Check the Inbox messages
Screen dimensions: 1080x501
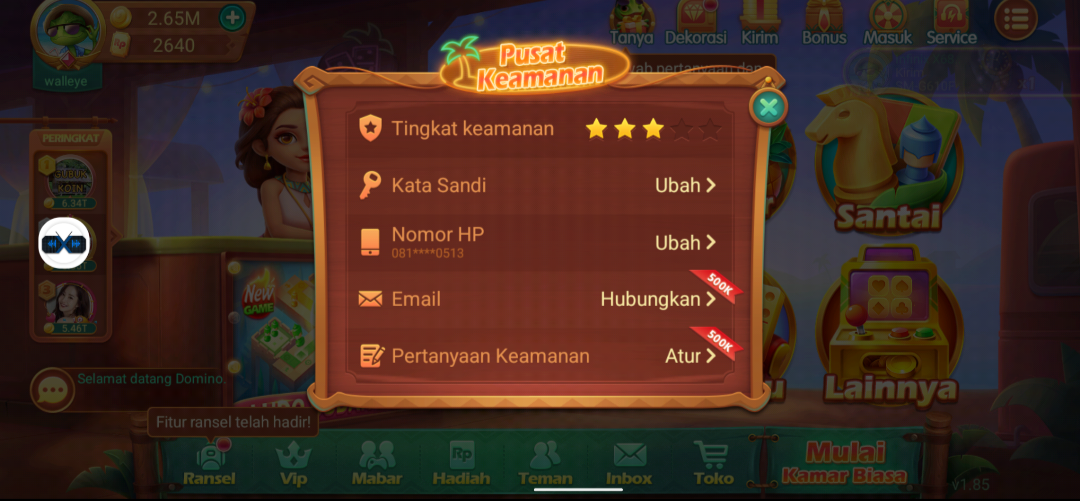pos(629,462)
